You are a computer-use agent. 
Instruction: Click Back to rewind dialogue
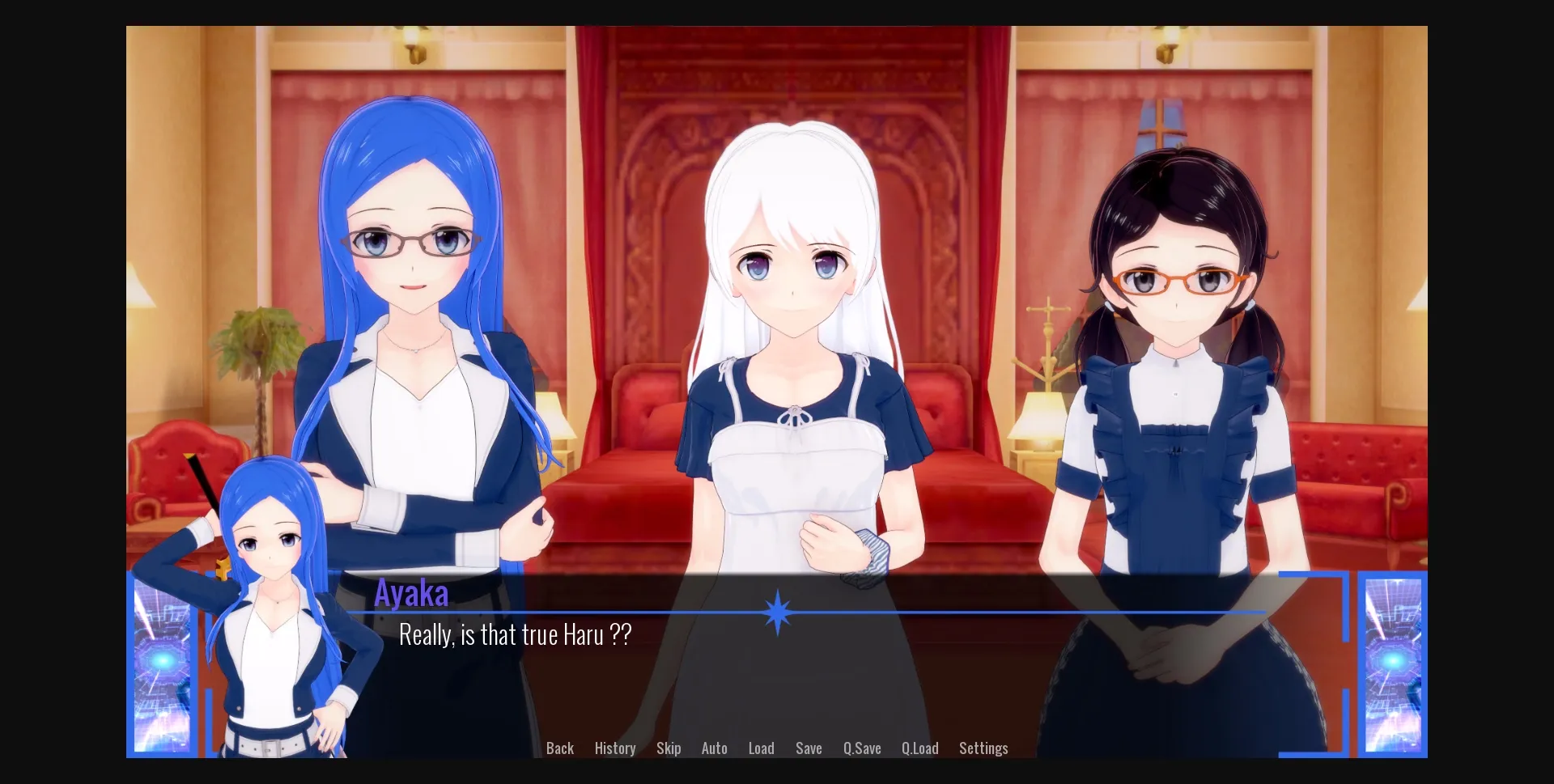tap(560, 748)
